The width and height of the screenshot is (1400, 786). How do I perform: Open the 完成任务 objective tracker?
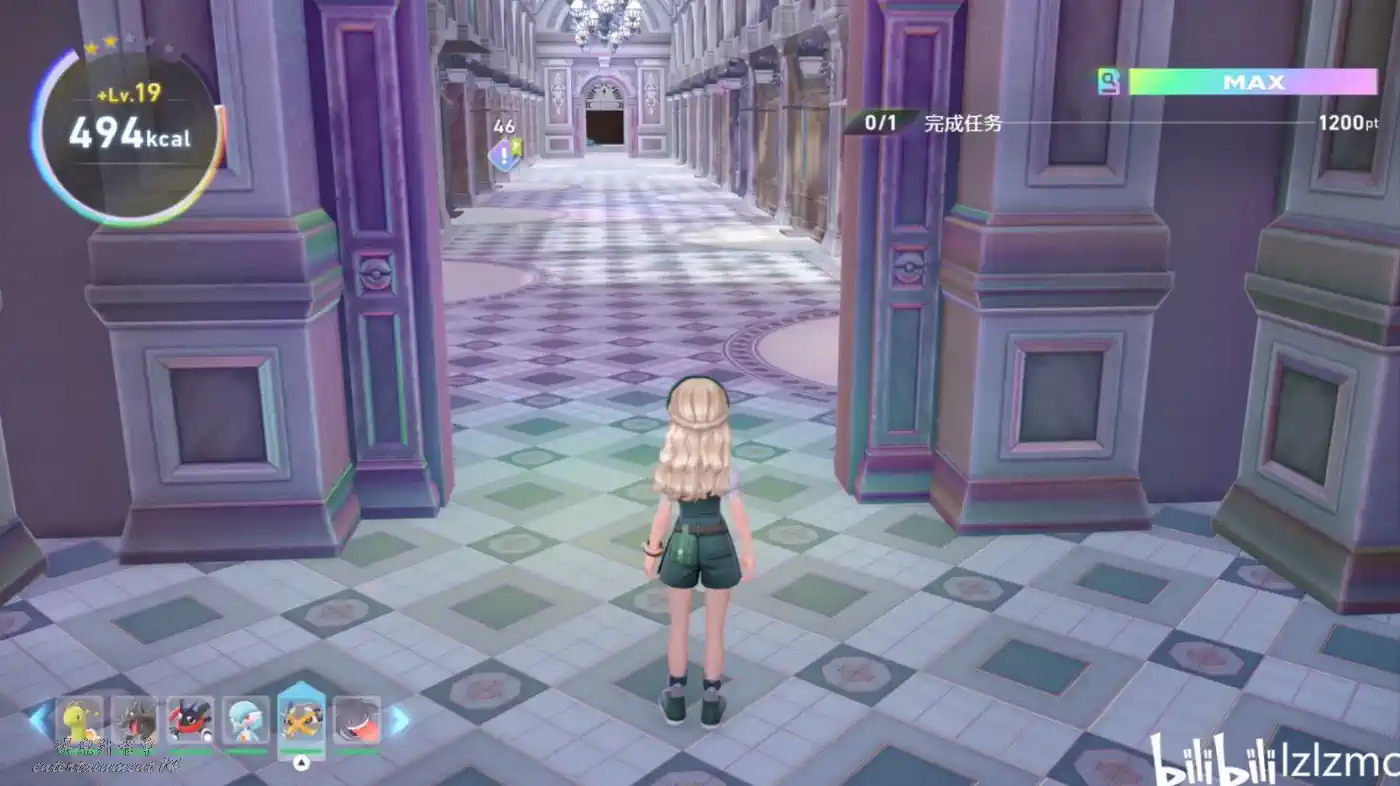coord(963,123)
